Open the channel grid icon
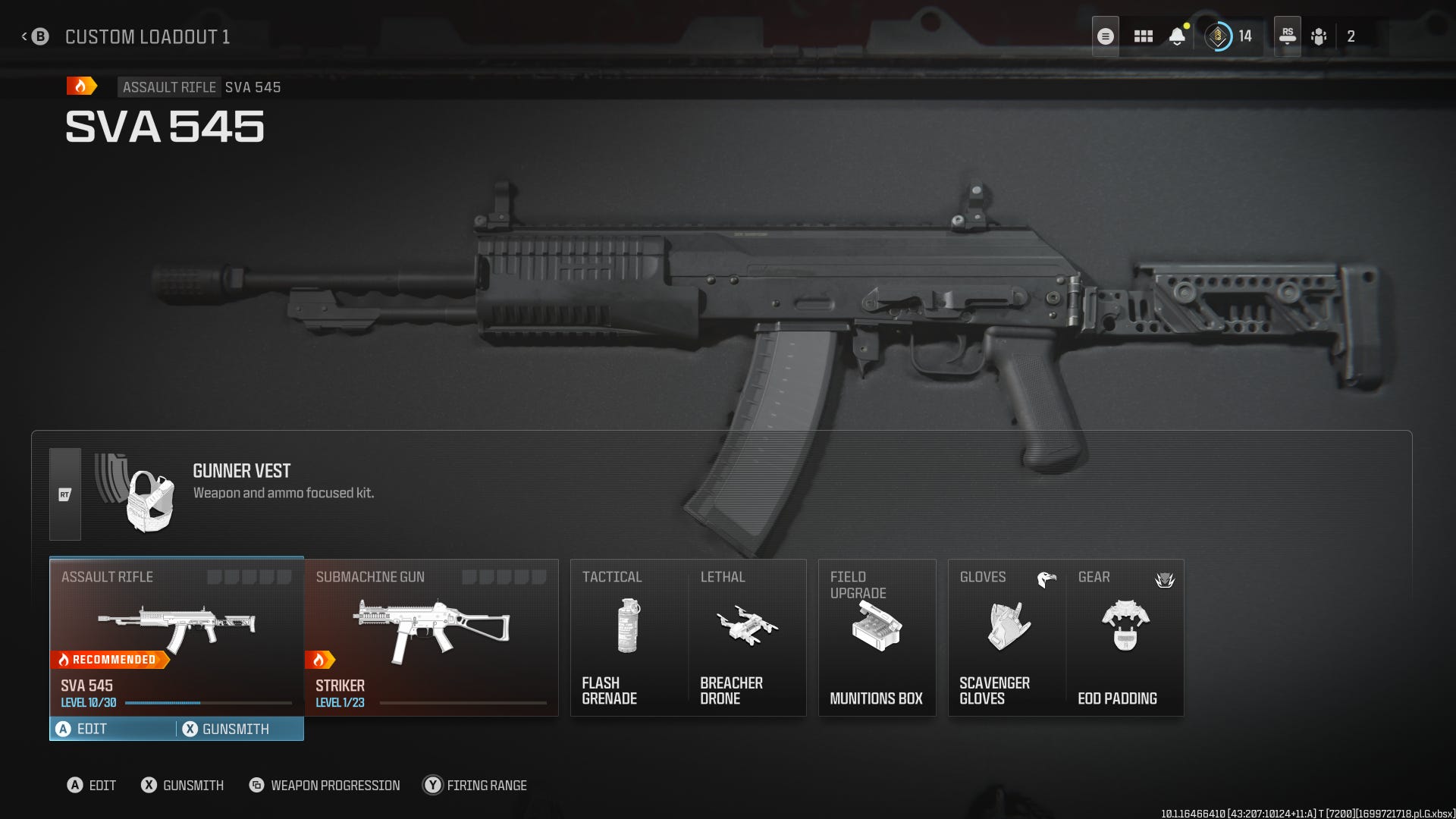 pyautogui.click(x=1144, y=36)
